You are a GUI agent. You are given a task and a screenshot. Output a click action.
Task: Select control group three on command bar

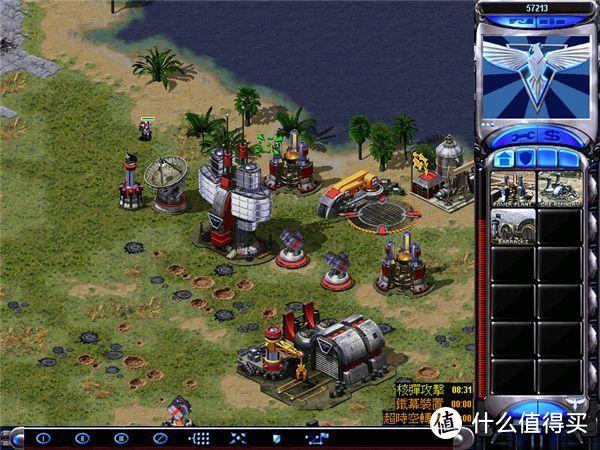[120, 437]
